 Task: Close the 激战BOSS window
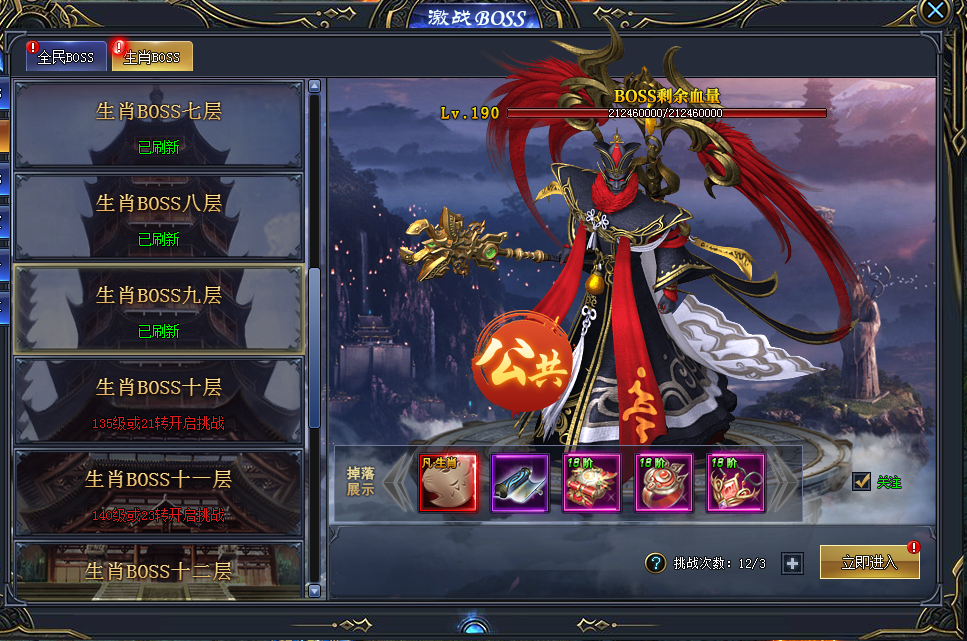(935, 11)
